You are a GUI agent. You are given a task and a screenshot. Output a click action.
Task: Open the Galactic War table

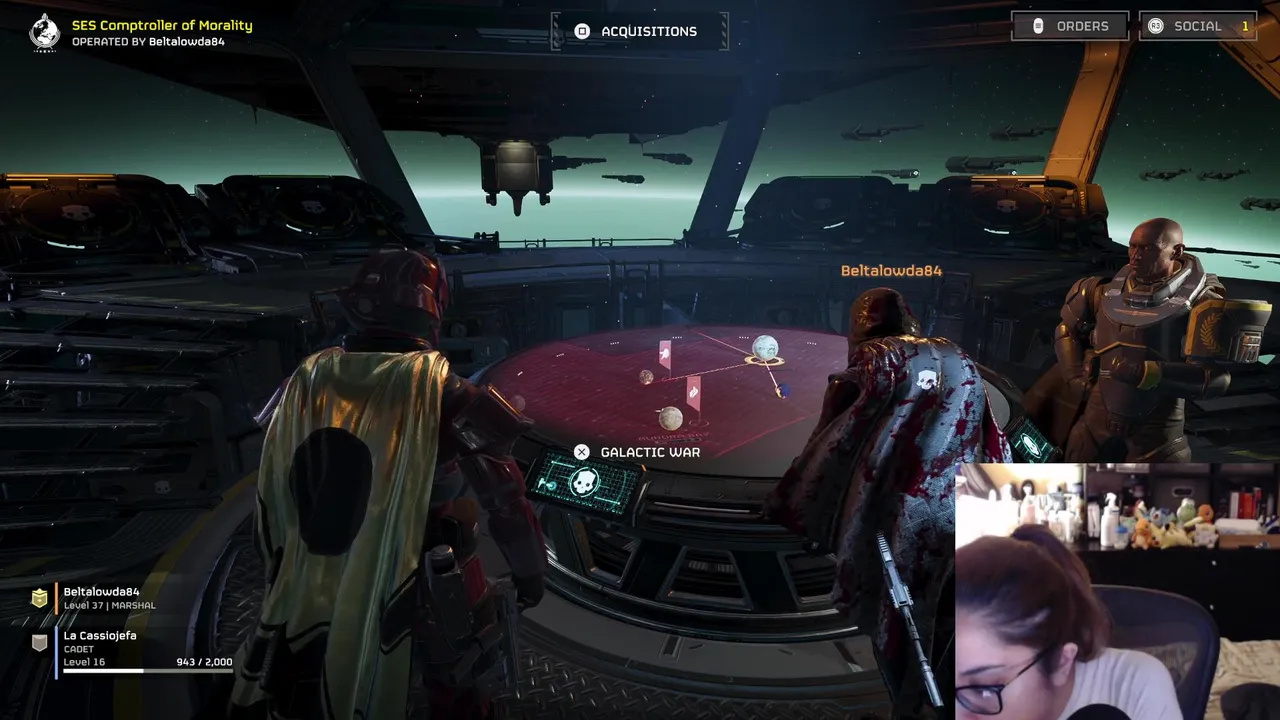point(638,452)
